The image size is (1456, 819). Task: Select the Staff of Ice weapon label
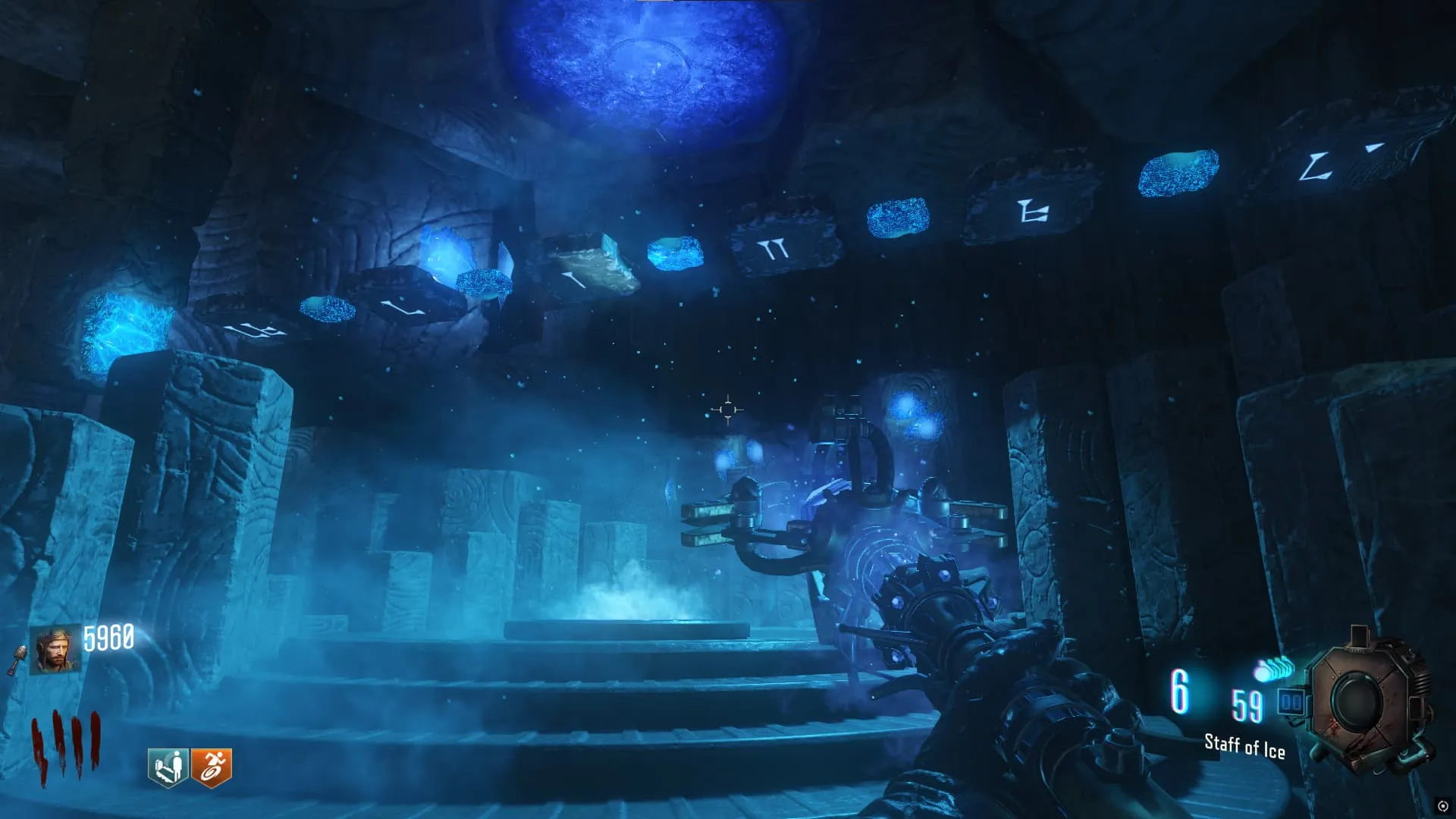pyautogui.click(x=1244, y=746)
